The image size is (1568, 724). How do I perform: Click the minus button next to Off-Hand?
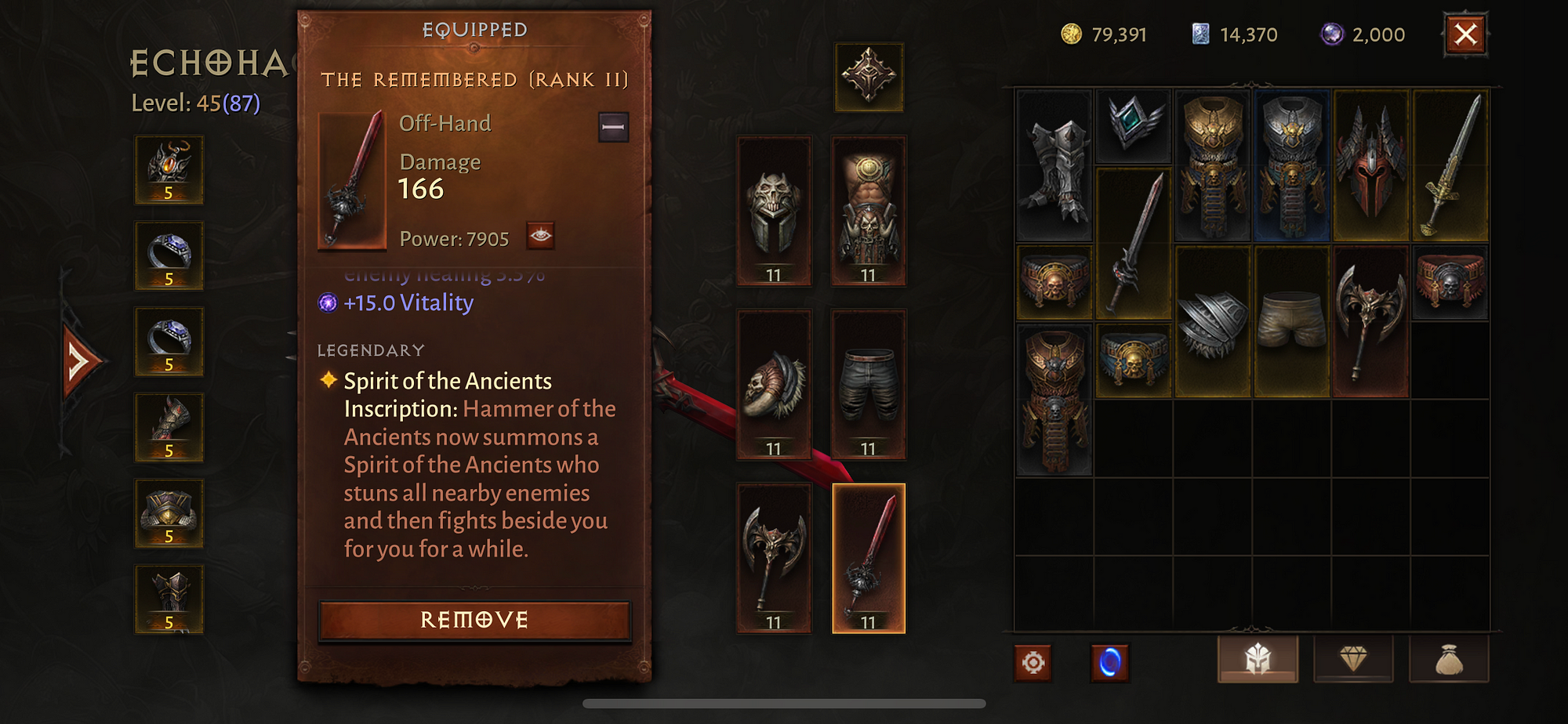click(x=613, y=127)
